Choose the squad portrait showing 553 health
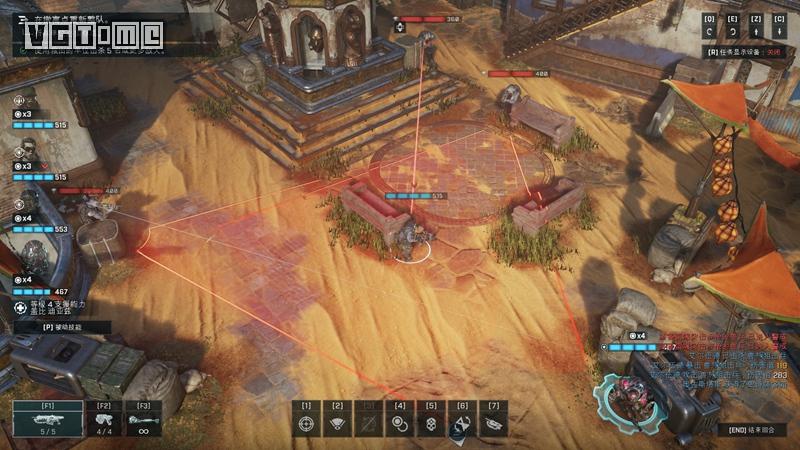Viewport: 800px width, 450px height. point(30,198)
